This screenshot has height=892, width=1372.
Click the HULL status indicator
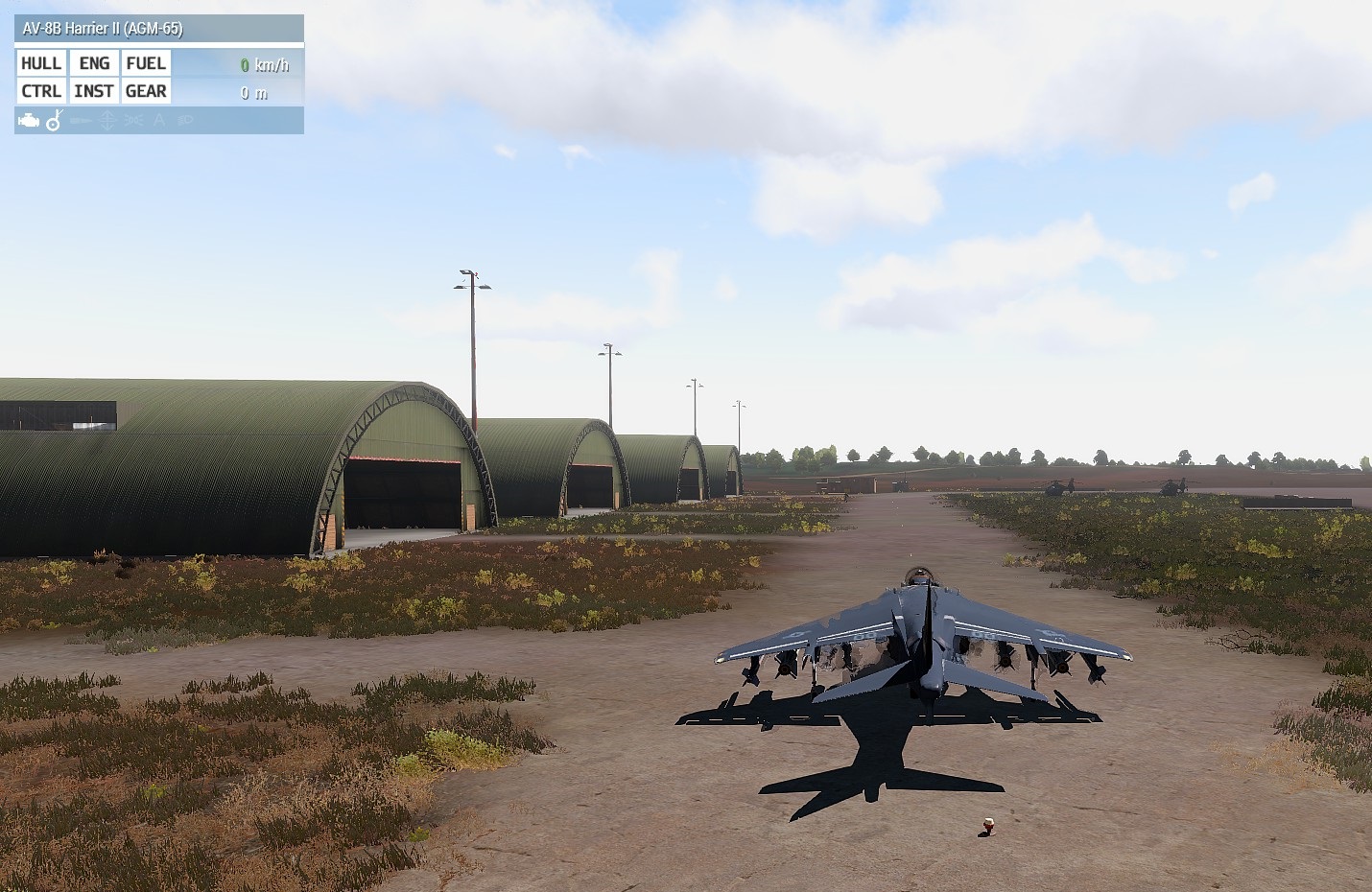click(41, 63)
